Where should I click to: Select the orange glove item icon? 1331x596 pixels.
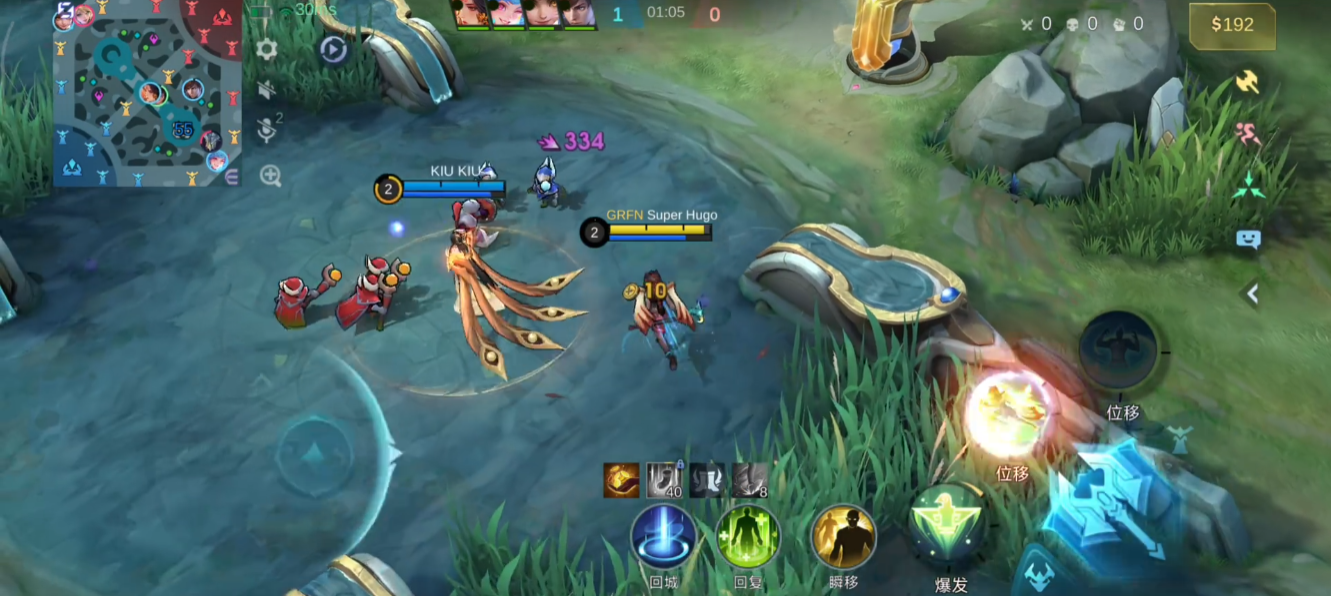coord(621,480)
